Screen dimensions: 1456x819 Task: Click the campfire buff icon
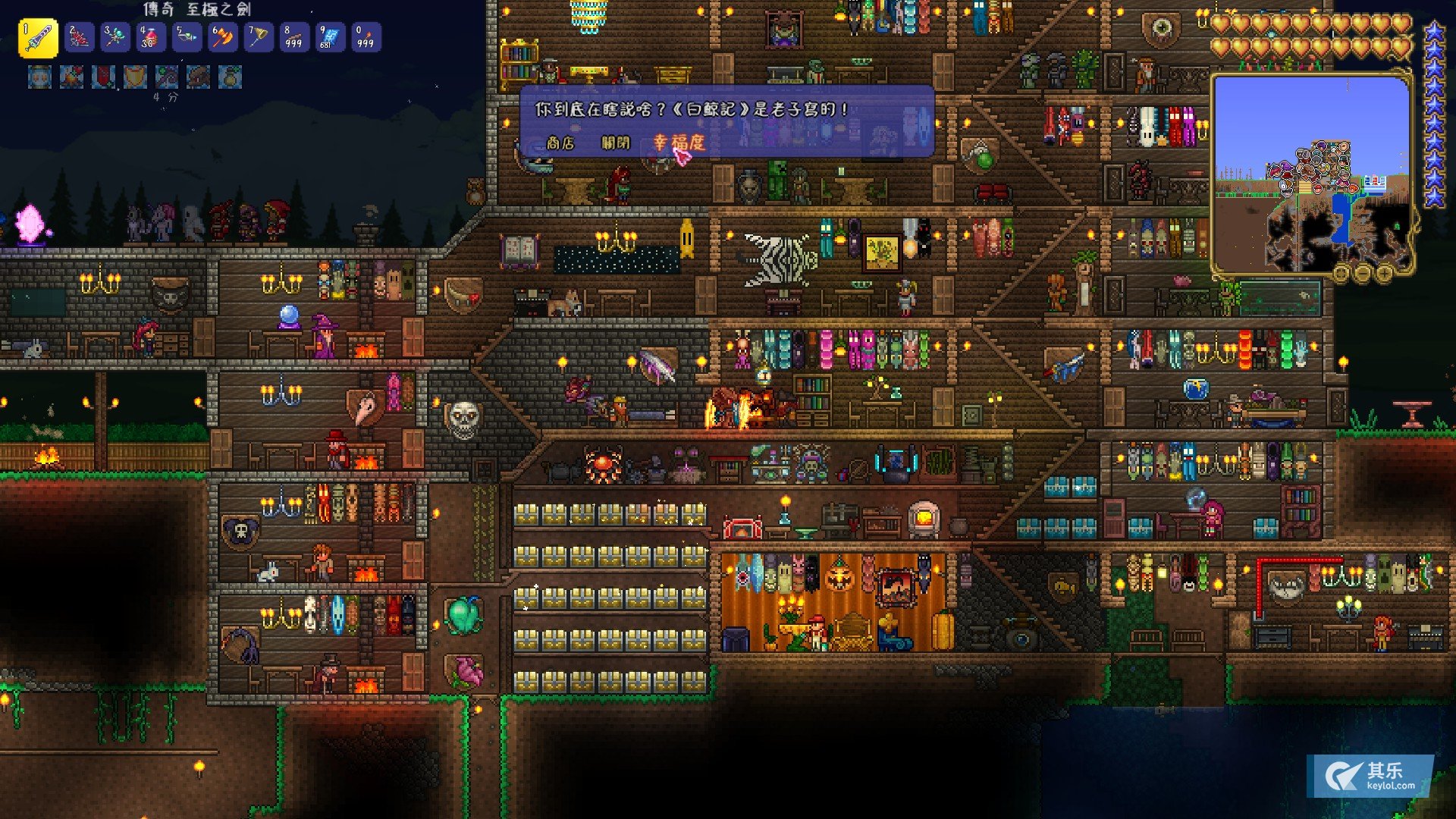pyautogui.click(x=71, y=77)
